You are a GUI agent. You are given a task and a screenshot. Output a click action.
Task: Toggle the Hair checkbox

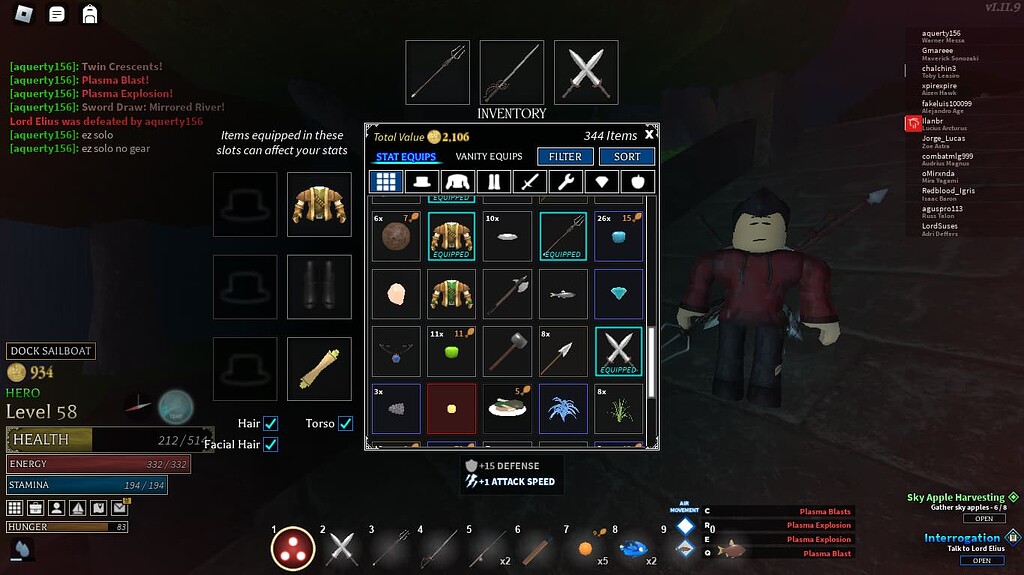point(271,424)
